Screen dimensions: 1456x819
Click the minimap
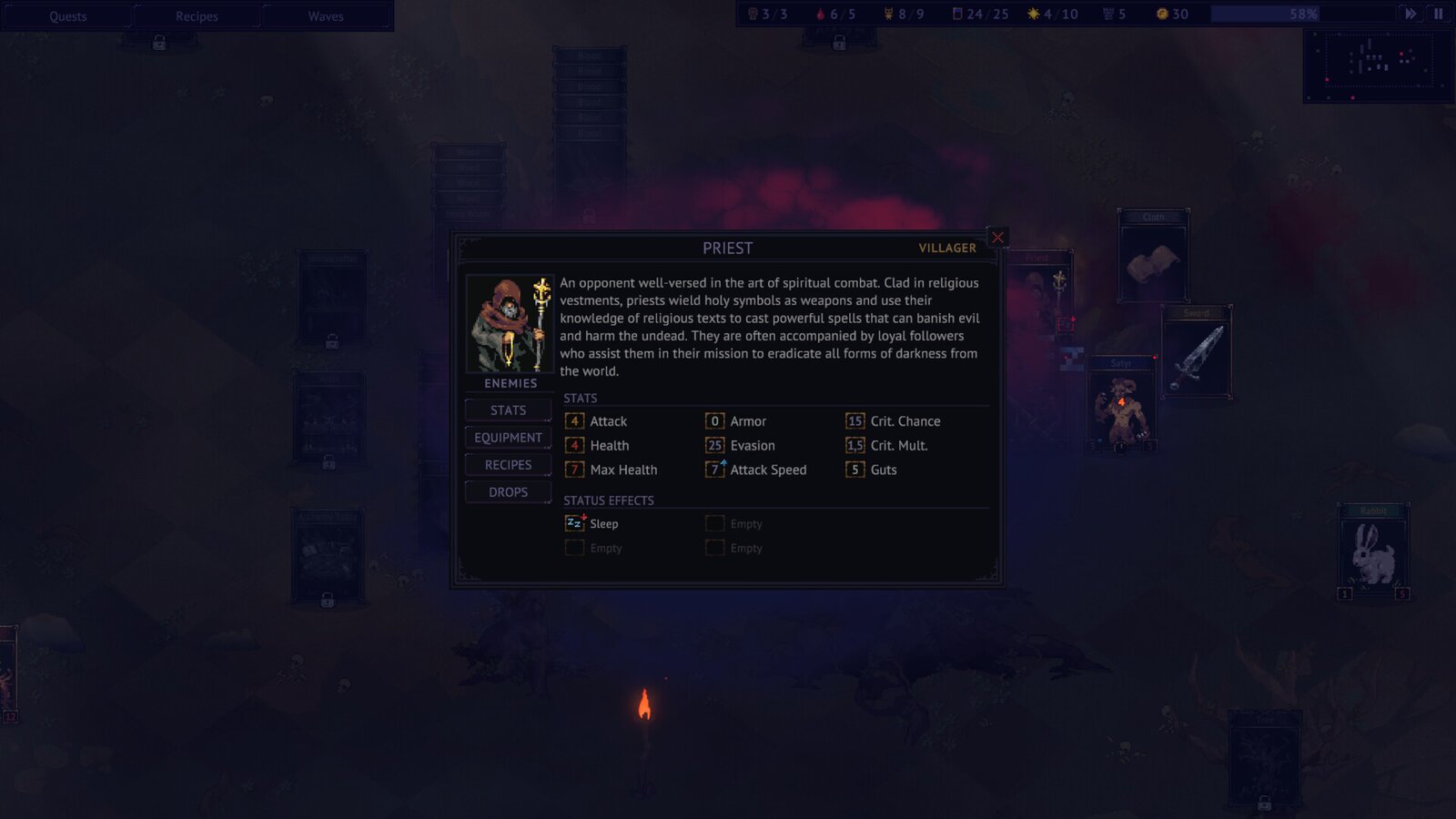tap(1378, 65)
